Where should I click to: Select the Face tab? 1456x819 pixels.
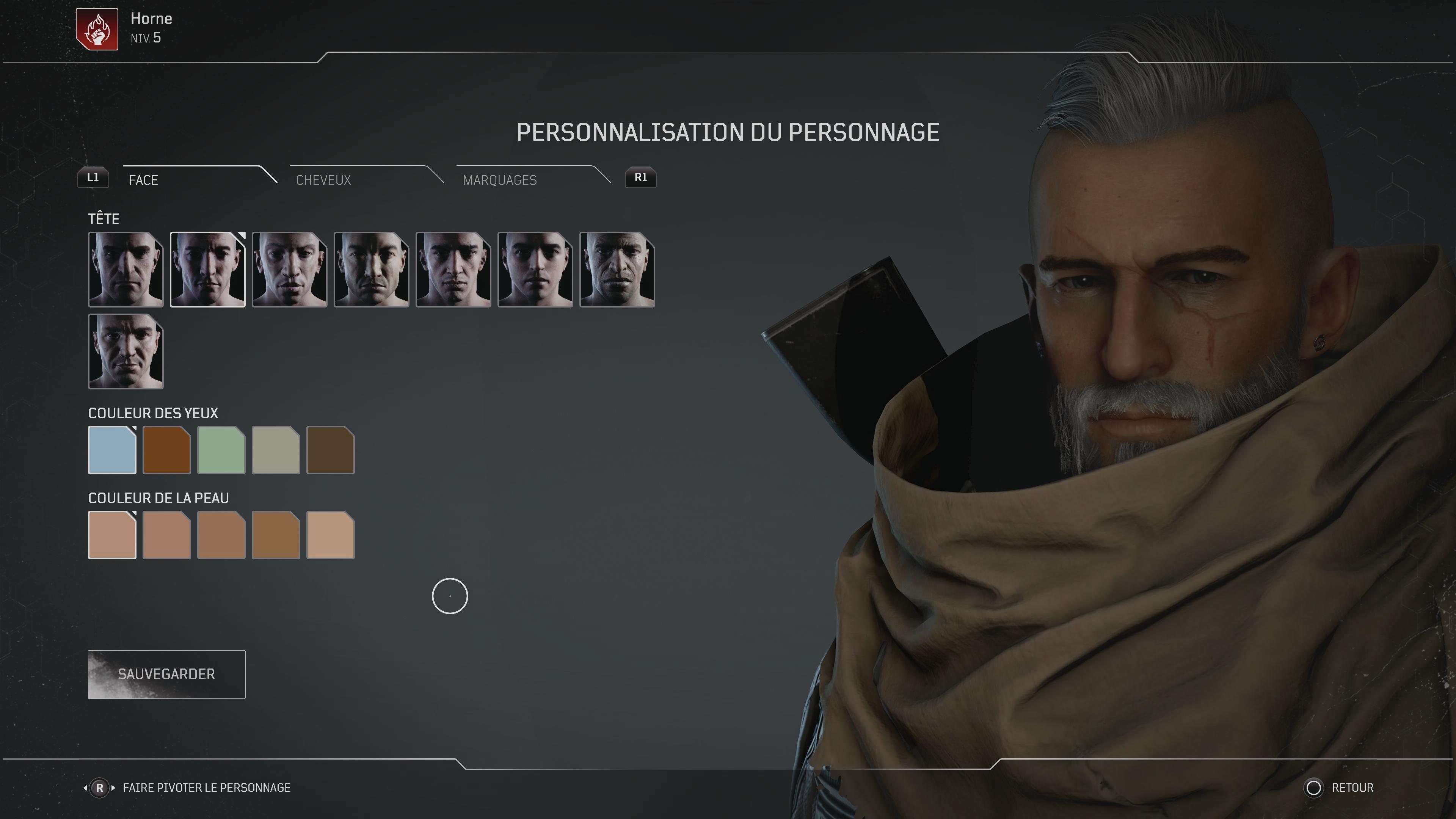pyautogui.click(x=144, y=180)
